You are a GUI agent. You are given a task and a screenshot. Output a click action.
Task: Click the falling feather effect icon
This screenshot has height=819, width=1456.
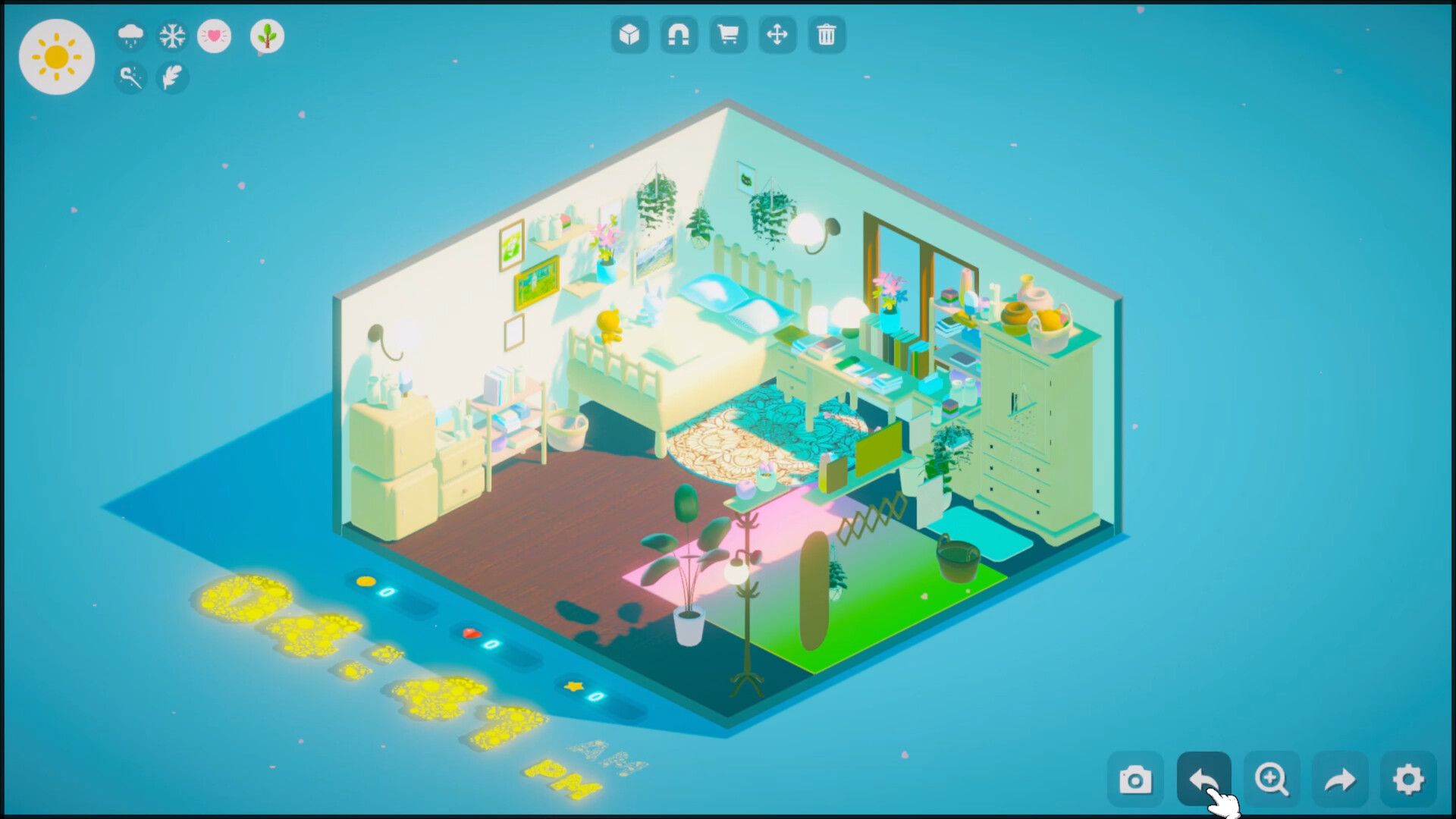pos(172,78)
